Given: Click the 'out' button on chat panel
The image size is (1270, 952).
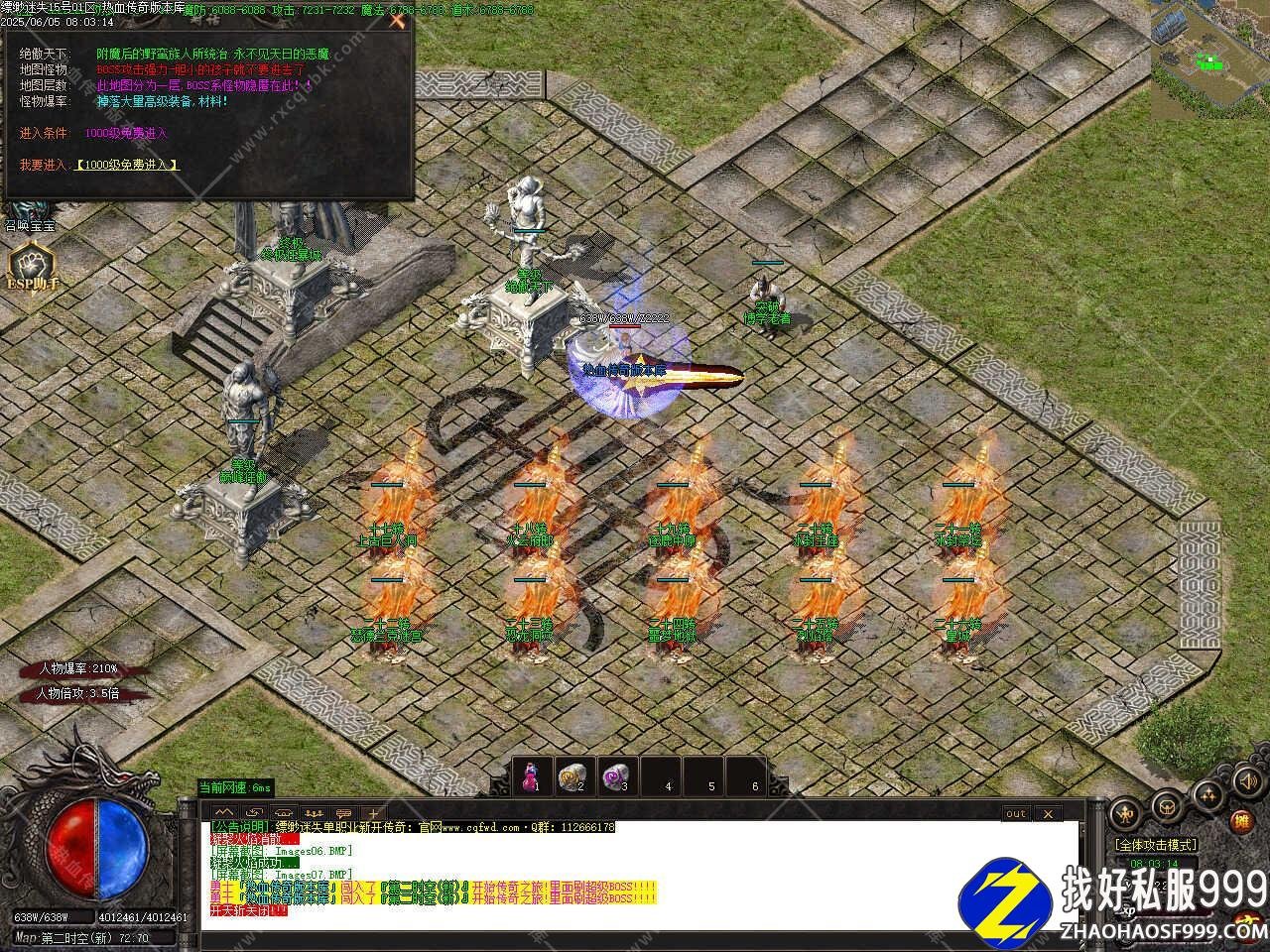Looking at the screenshot, I should tap(1015, 814).
